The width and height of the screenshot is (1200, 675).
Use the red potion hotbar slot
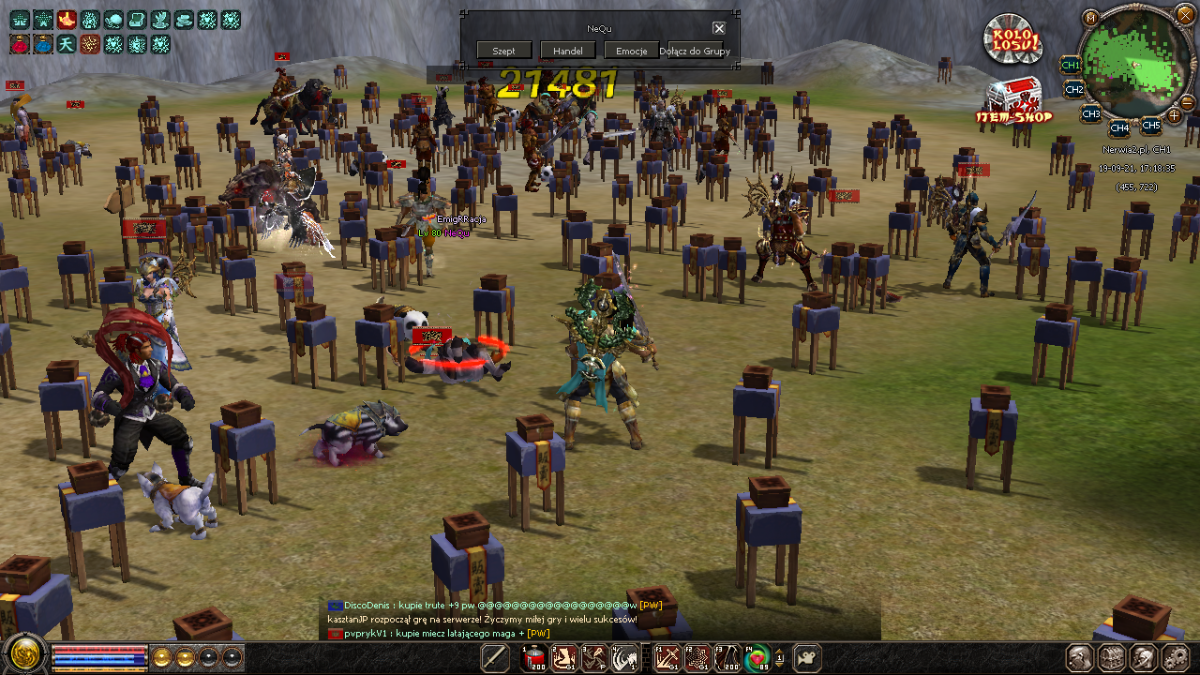533,657
